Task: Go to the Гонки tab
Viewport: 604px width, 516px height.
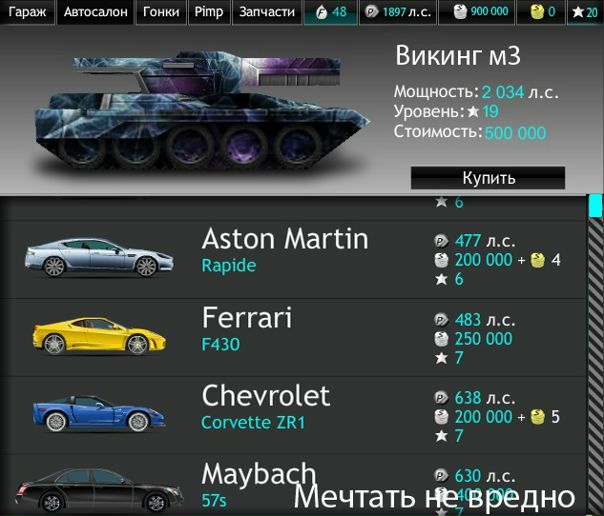Action: (x=161, y=12)
